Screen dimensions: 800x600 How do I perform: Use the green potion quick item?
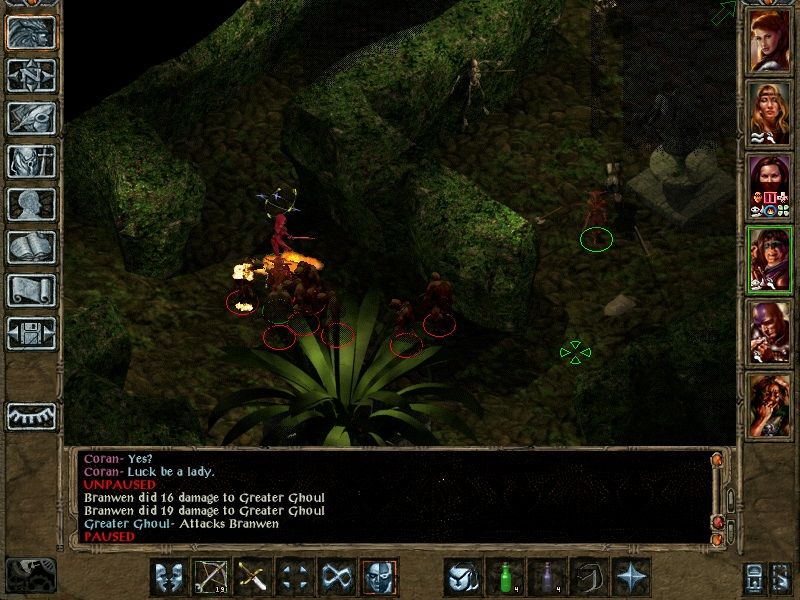pyautogui.click(x=504, y=578)
